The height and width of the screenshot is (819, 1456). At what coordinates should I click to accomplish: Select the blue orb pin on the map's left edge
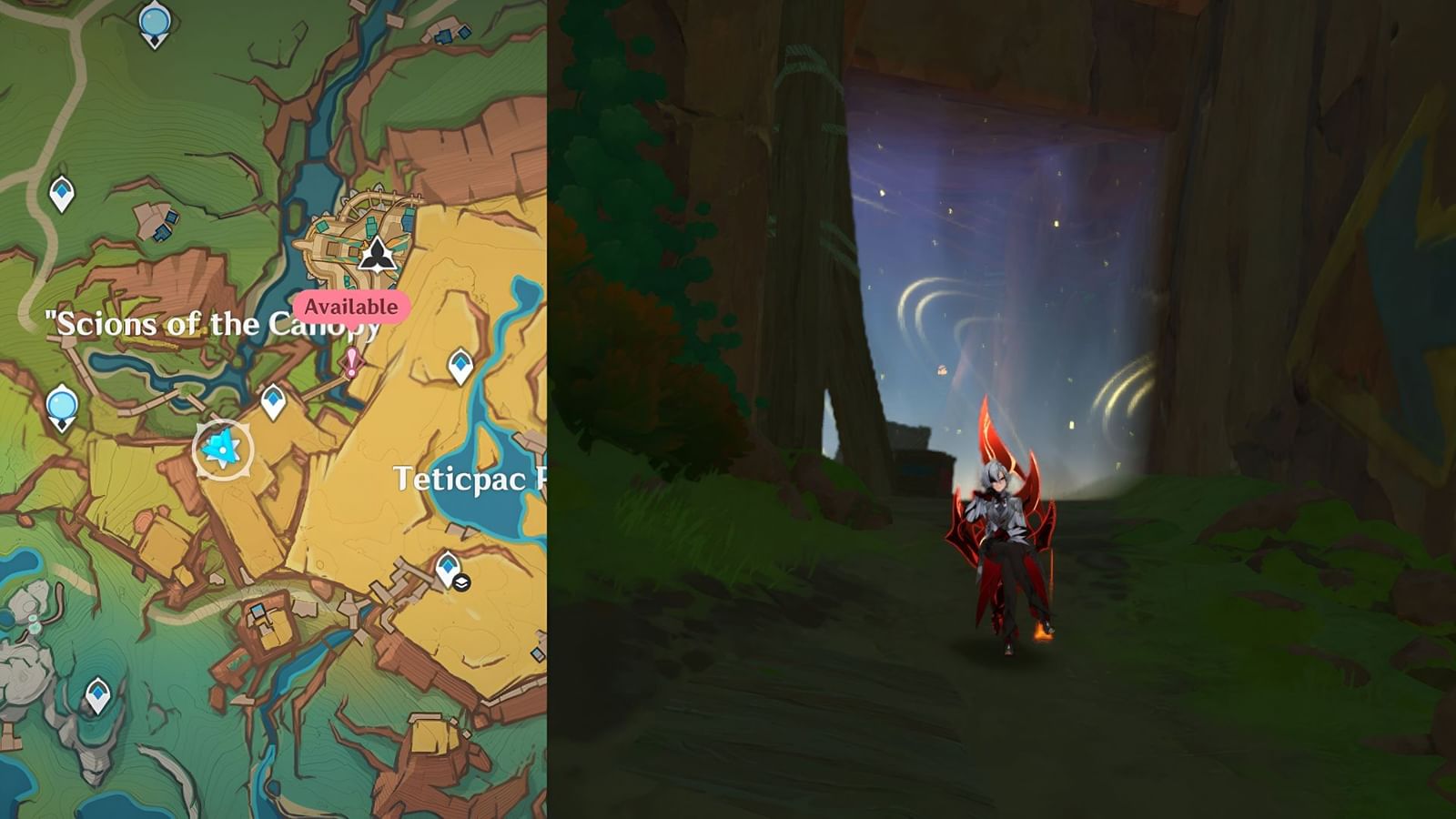pyautogui.click(x=63, y=404)
